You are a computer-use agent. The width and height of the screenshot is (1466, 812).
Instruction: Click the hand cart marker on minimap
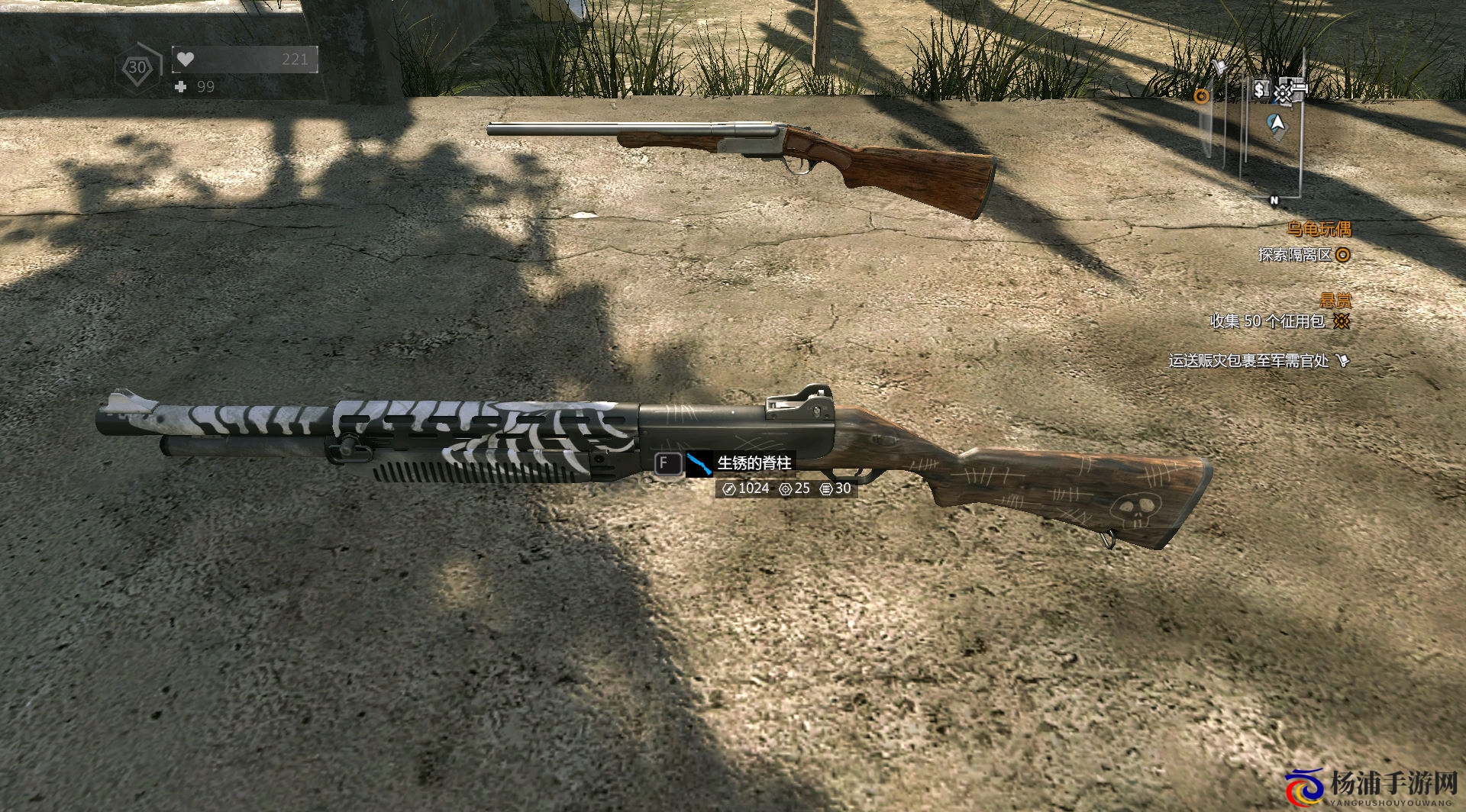[1219, 68]
